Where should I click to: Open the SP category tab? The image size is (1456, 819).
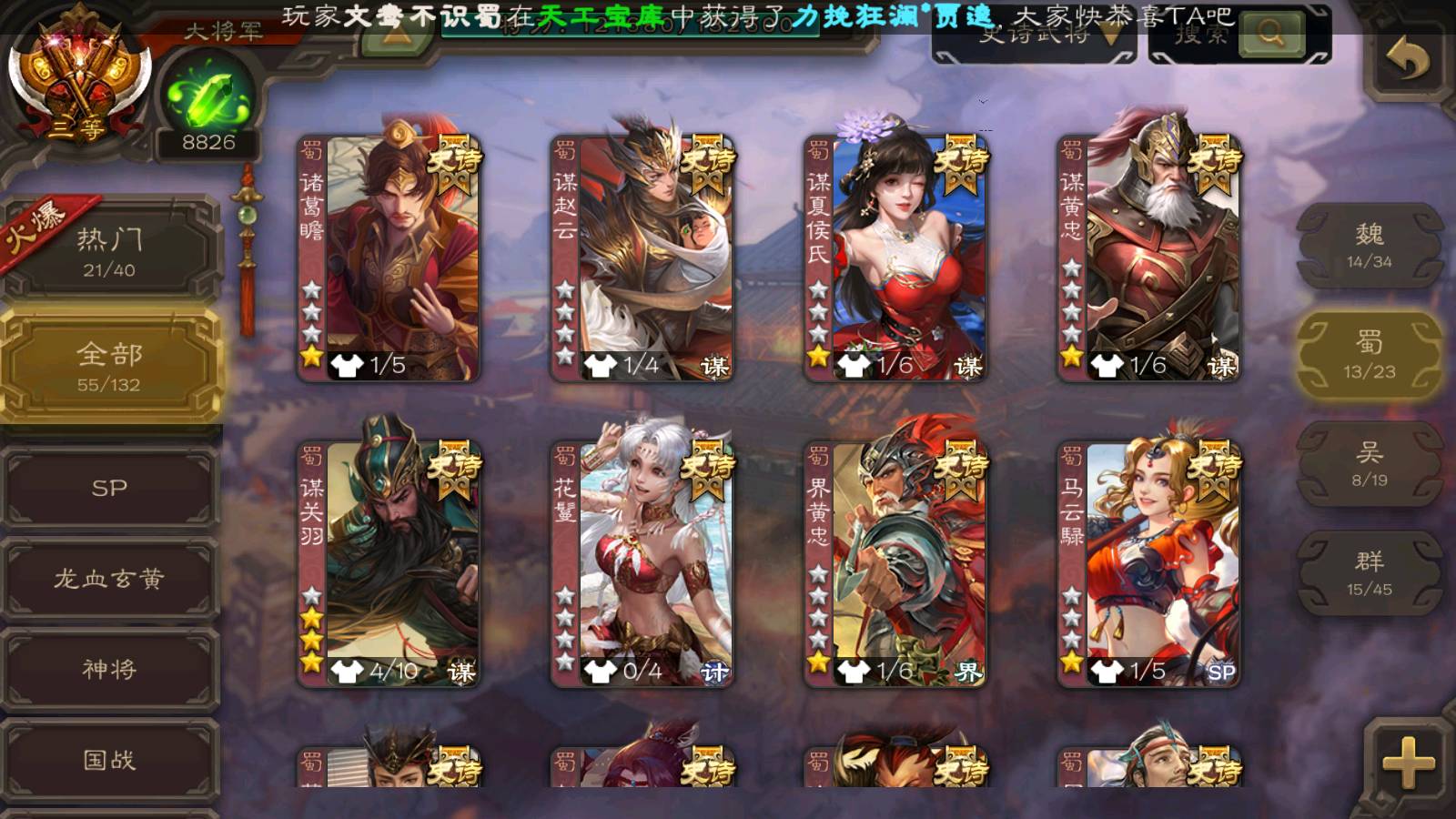pos(109,488)
